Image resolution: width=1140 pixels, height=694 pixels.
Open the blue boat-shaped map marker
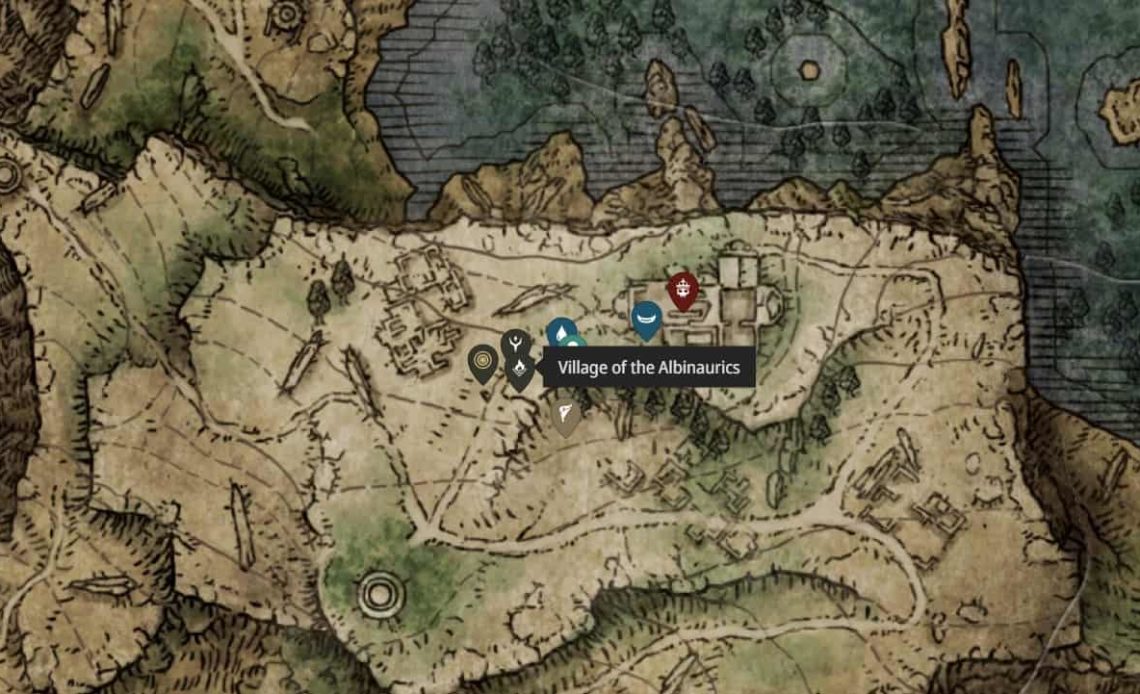(647, 318)
